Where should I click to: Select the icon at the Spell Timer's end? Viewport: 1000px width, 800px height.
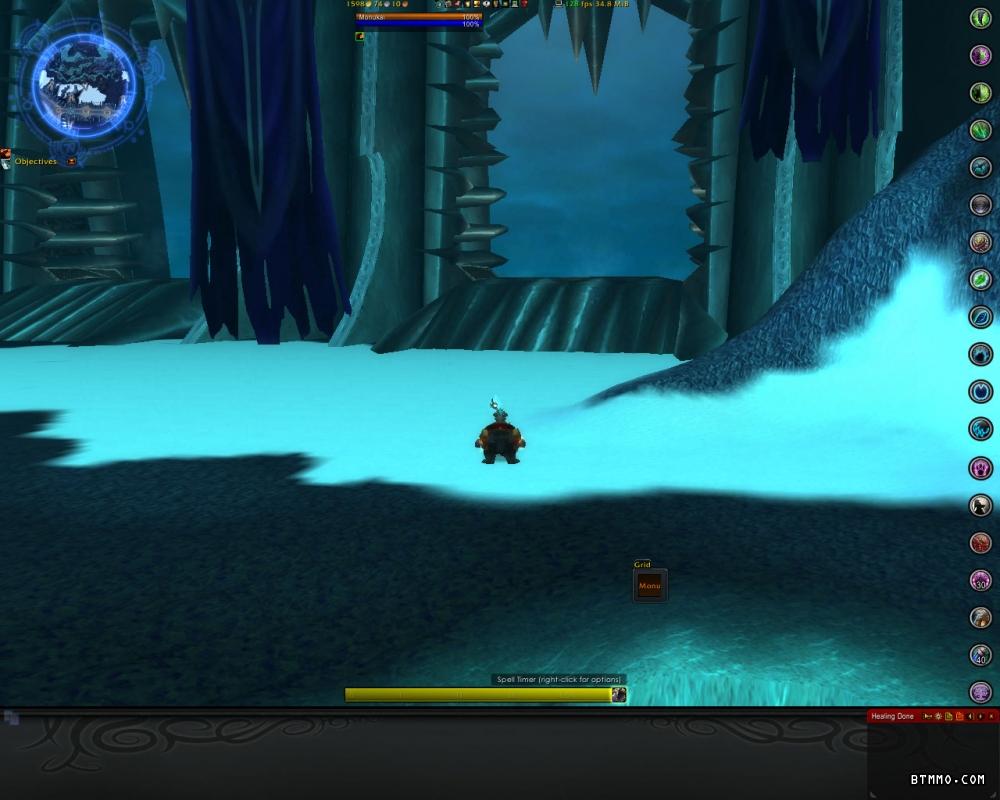click(x=619, y=694)
